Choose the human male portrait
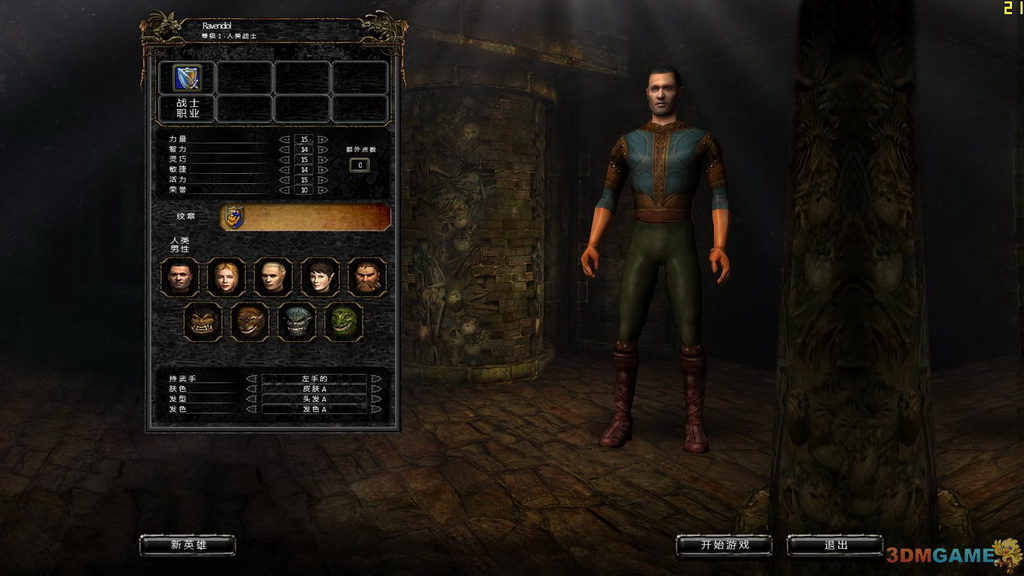Screen dimensions: 1024x576 click(x=180, y=277)
